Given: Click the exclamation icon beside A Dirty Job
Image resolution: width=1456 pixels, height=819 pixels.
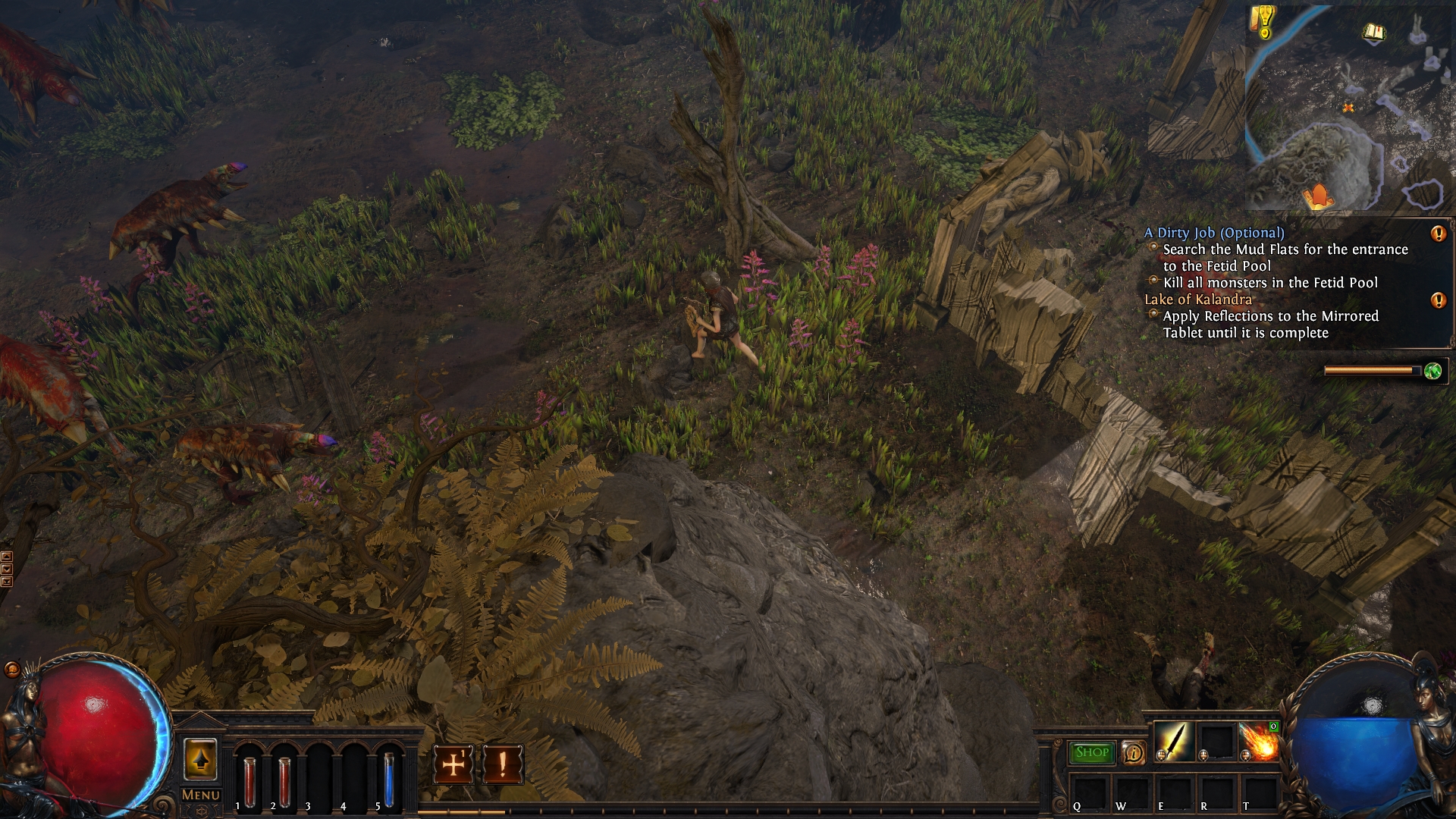Looking at the screenshot, I should point(1438,234).
